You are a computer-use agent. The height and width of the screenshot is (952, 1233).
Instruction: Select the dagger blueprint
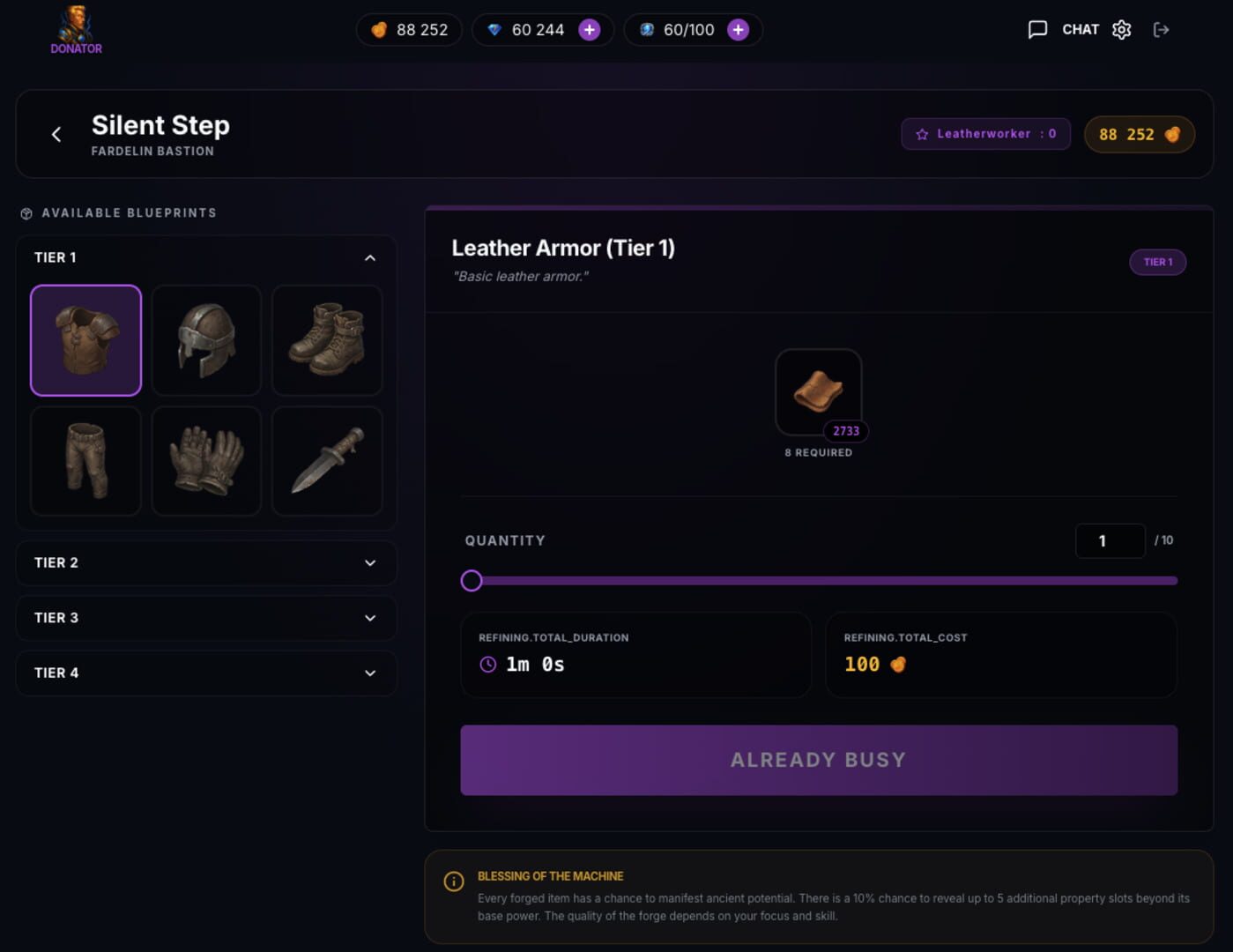(327, 461)
